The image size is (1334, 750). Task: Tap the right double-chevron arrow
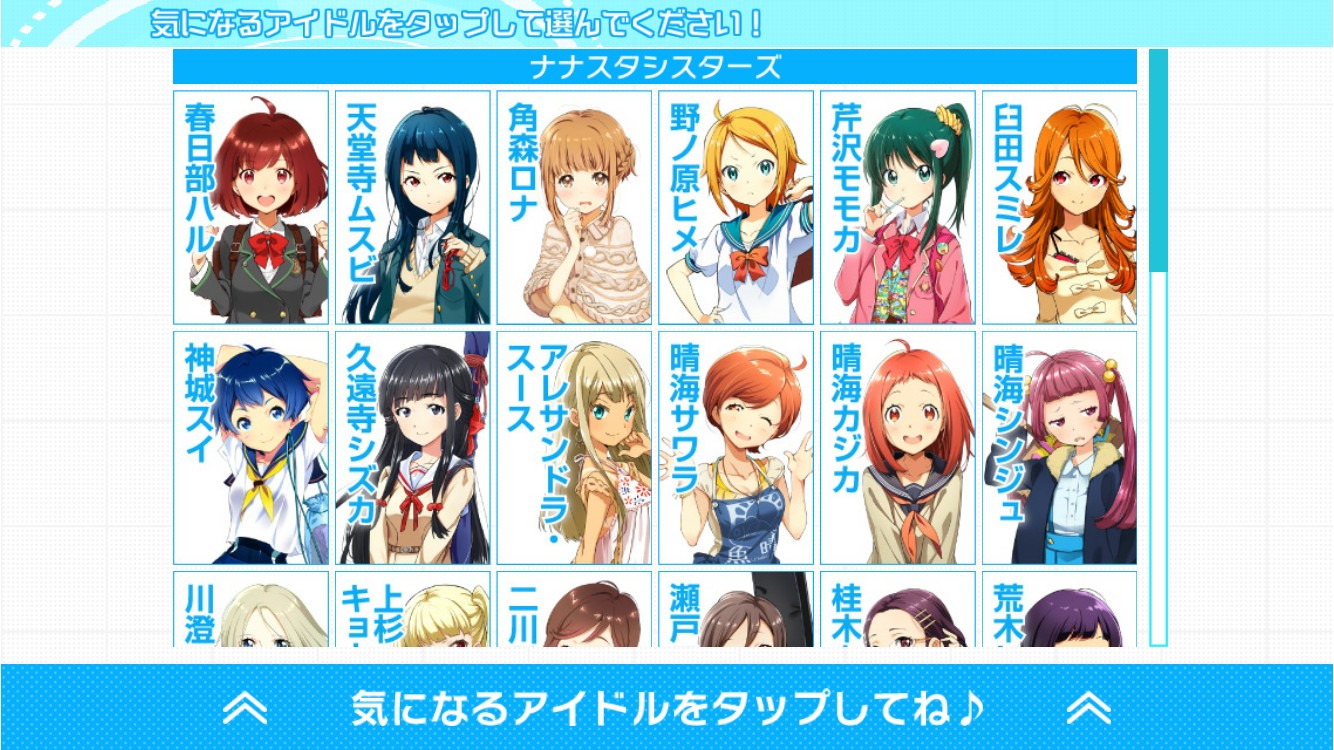[x=1088, y=708]
